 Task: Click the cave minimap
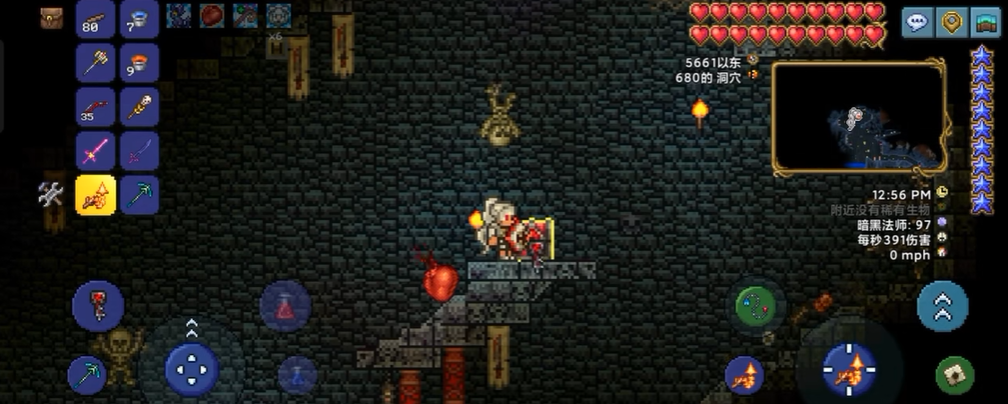[x=859, y=115]
